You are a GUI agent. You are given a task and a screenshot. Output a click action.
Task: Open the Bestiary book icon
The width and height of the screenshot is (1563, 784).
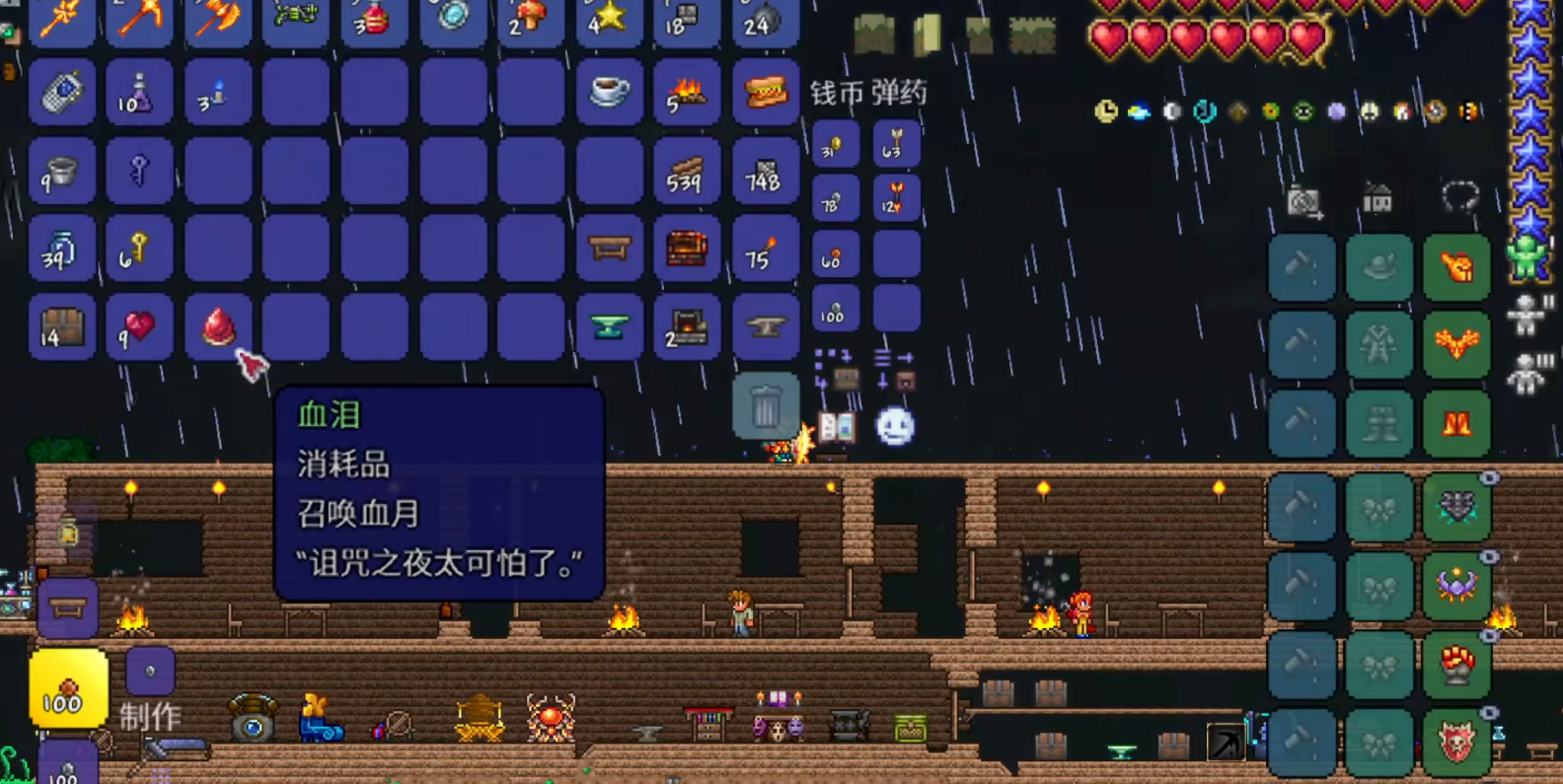[x=837, y=427]
